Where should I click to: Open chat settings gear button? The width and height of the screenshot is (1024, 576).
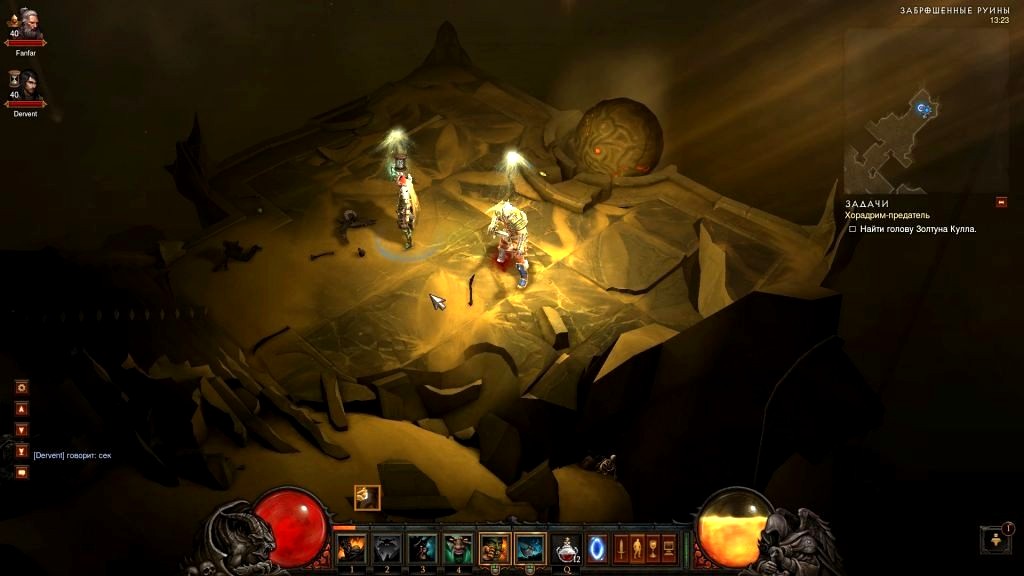click(22, 387)
